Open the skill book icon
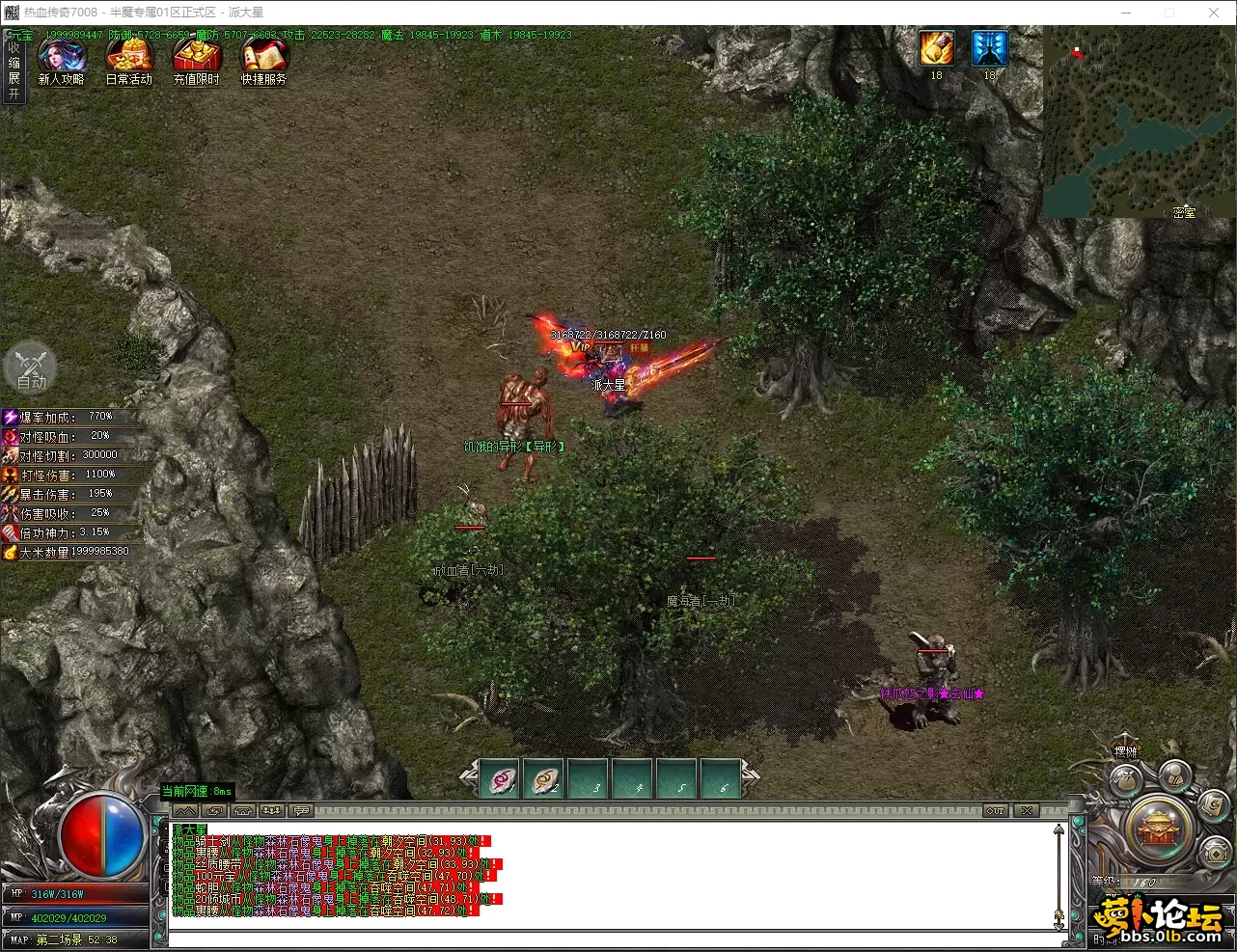Image resolution: width=1237 pixels, height=952 pixels. (1213, 803)
